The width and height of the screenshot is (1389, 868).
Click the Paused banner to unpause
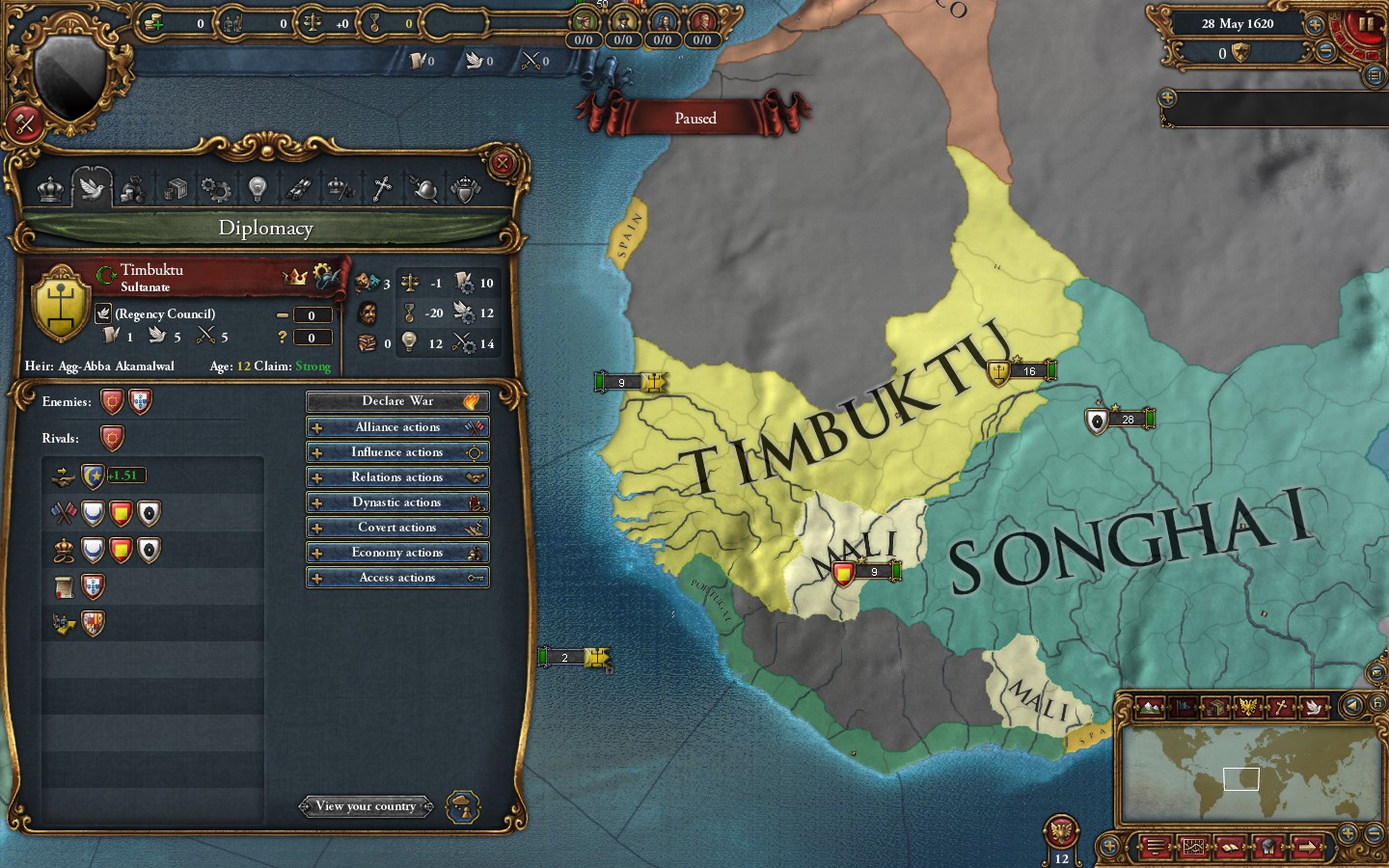[695, 118]
